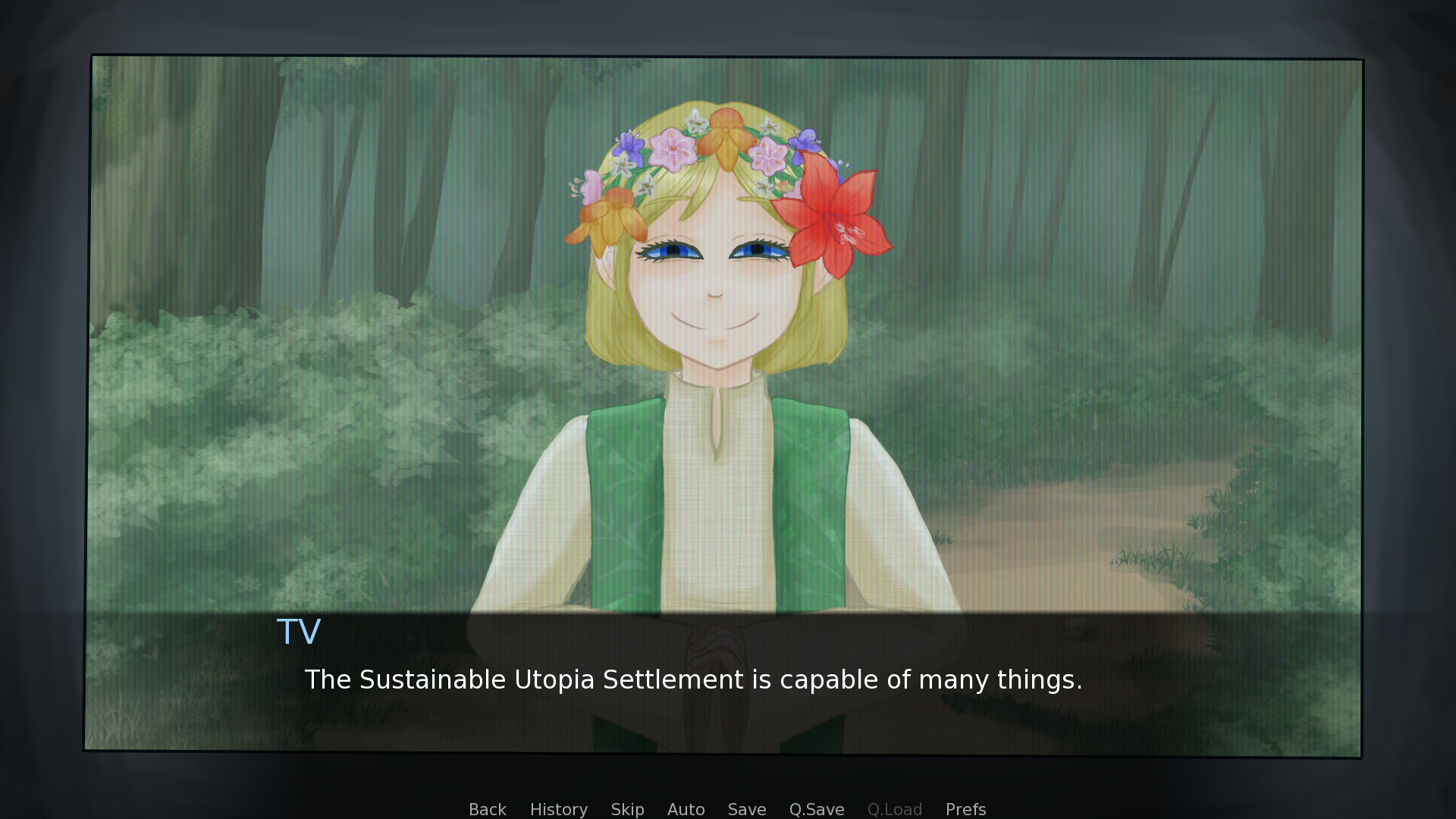This screenshot has width=1456, height=819.
Task: Click the TV speaker name label
Action: pos(300,632)
